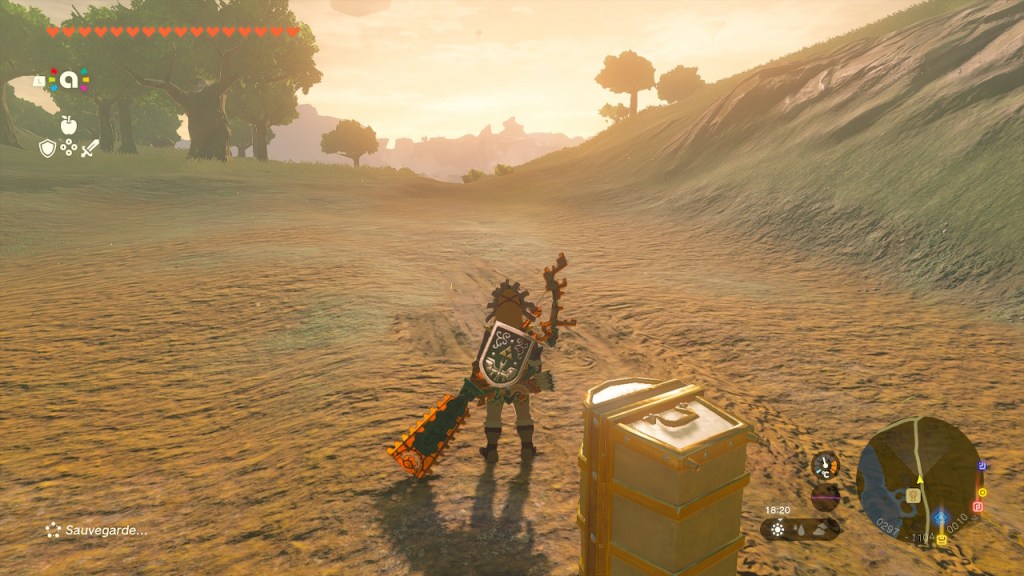Select the sword weapon quick-select icon
This screenshot has height=576, width=1024.
click(90, 148)
